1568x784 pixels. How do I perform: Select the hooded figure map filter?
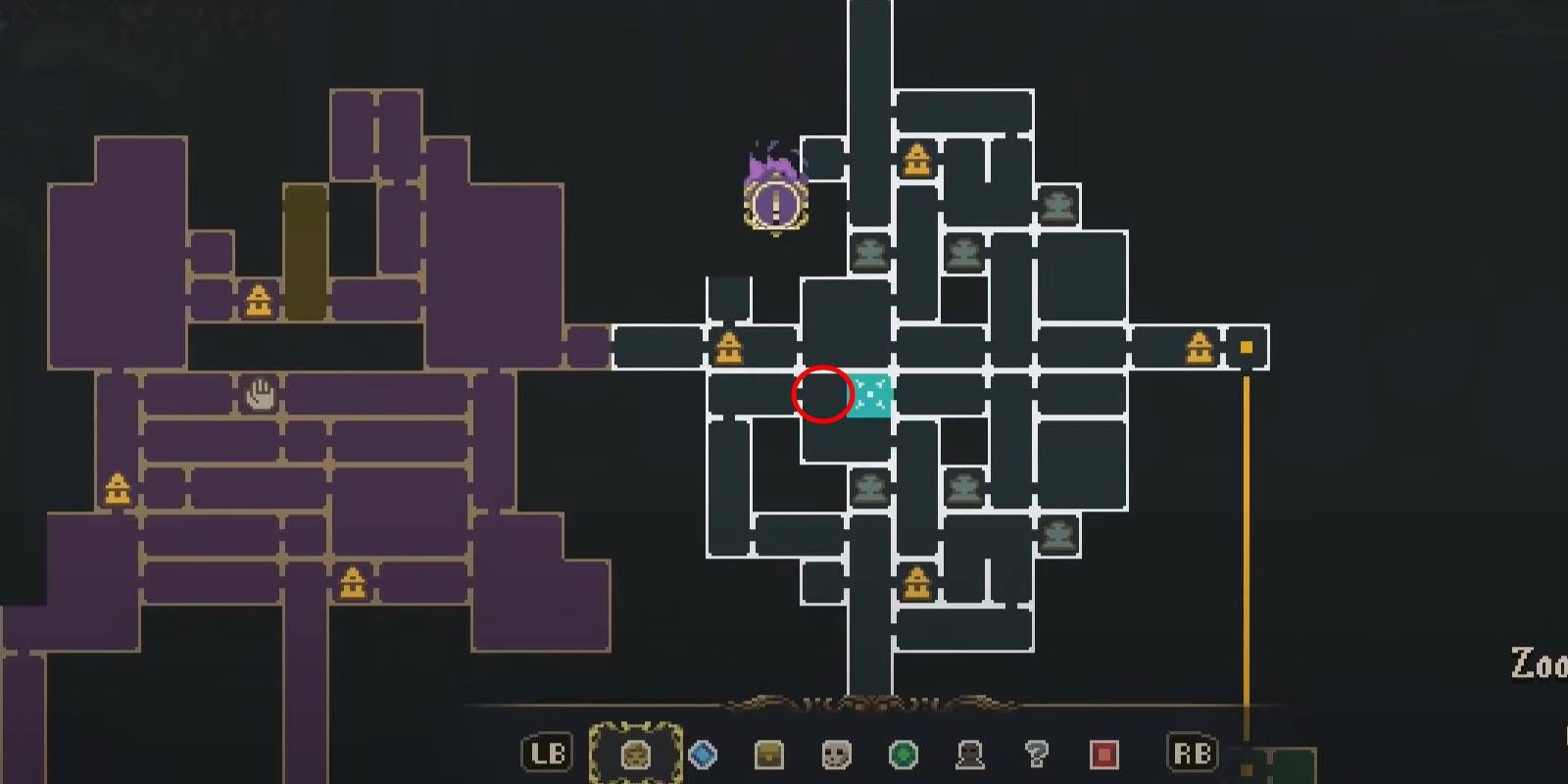[969, 755]
